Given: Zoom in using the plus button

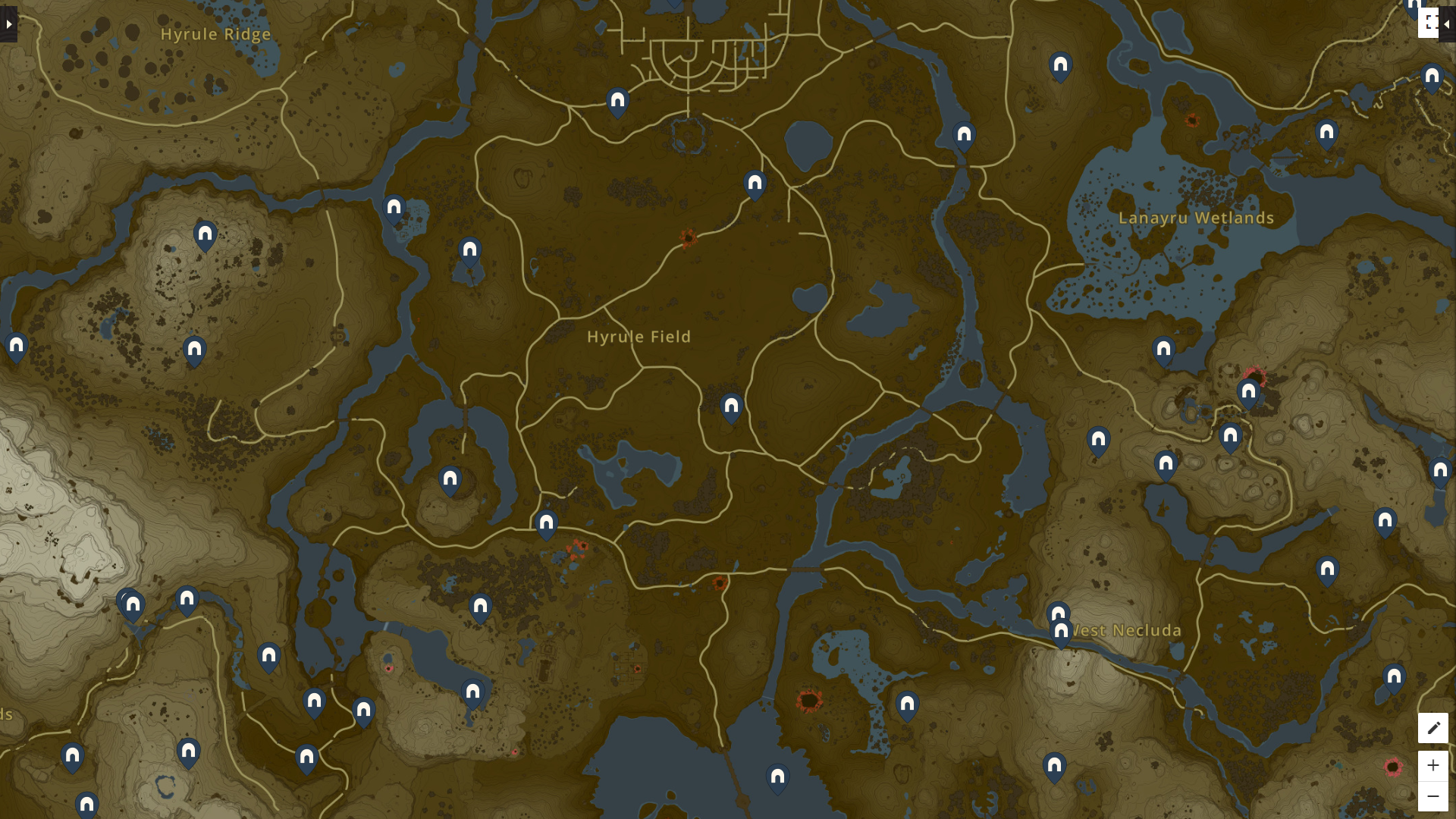Looking at the screenshot, I should click(1433, 765).
